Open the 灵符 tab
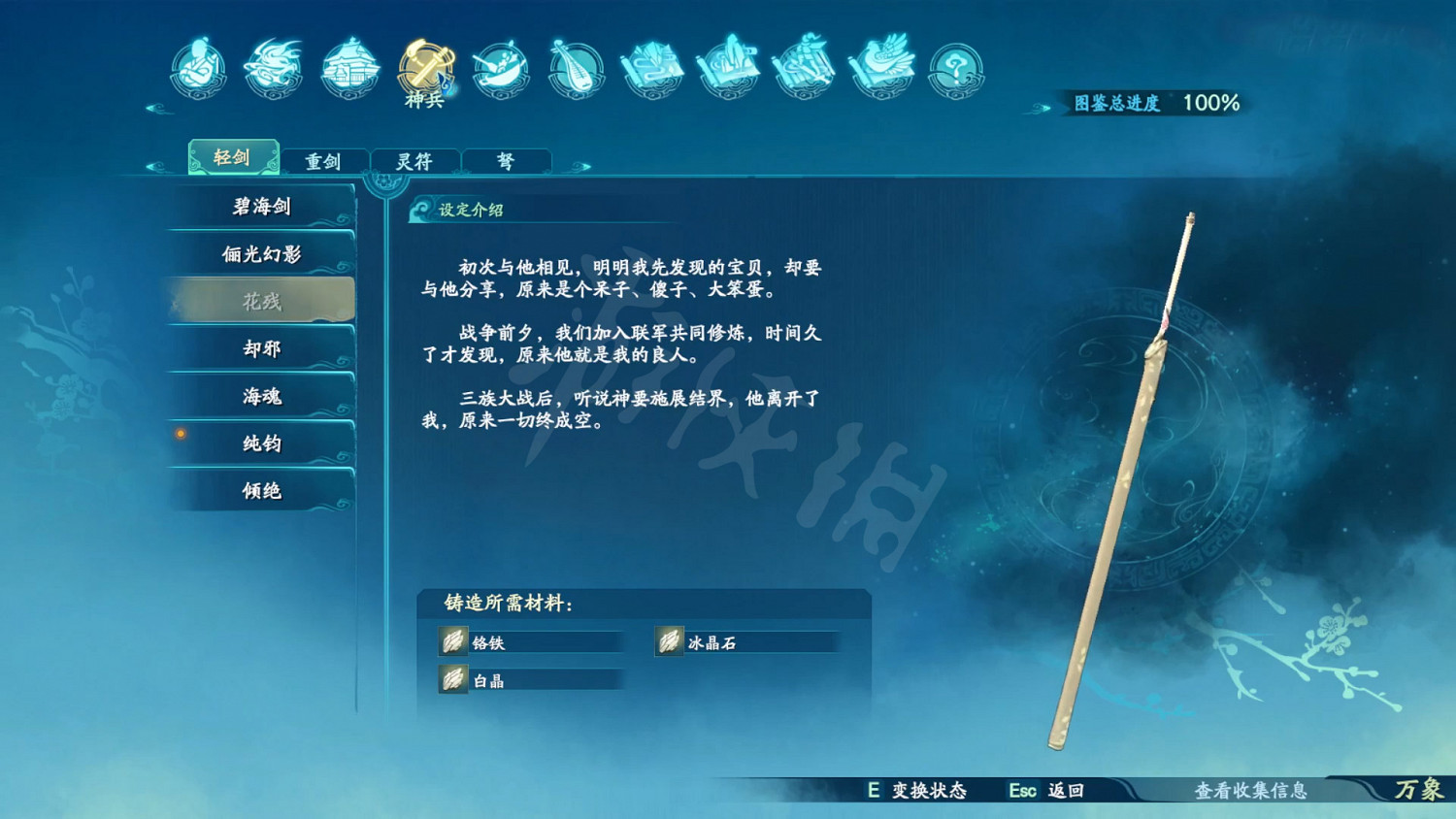 tap(415, 161)
